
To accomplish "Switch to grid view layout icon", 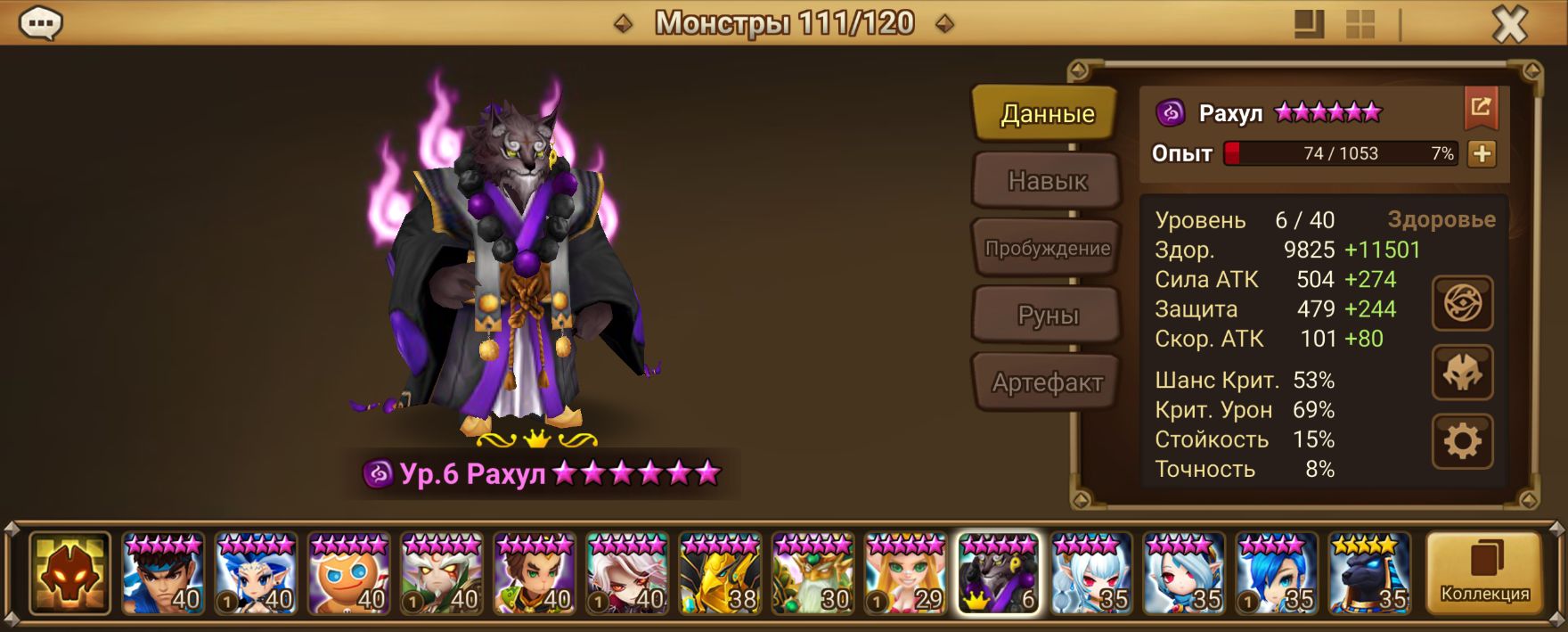I will point(1360,25).
